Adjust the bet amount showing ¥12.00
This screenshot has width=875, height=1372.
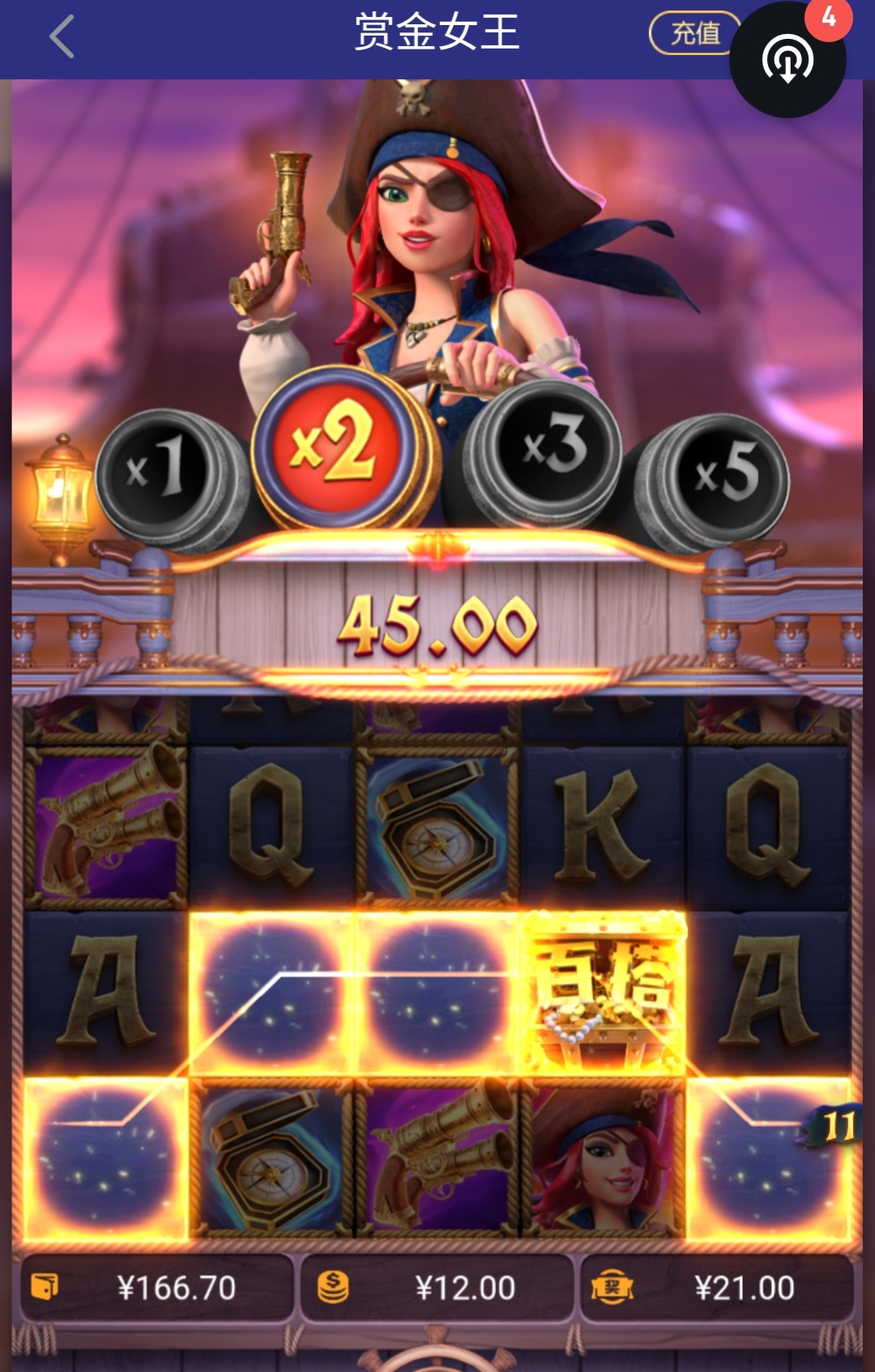pos(437,1287)
